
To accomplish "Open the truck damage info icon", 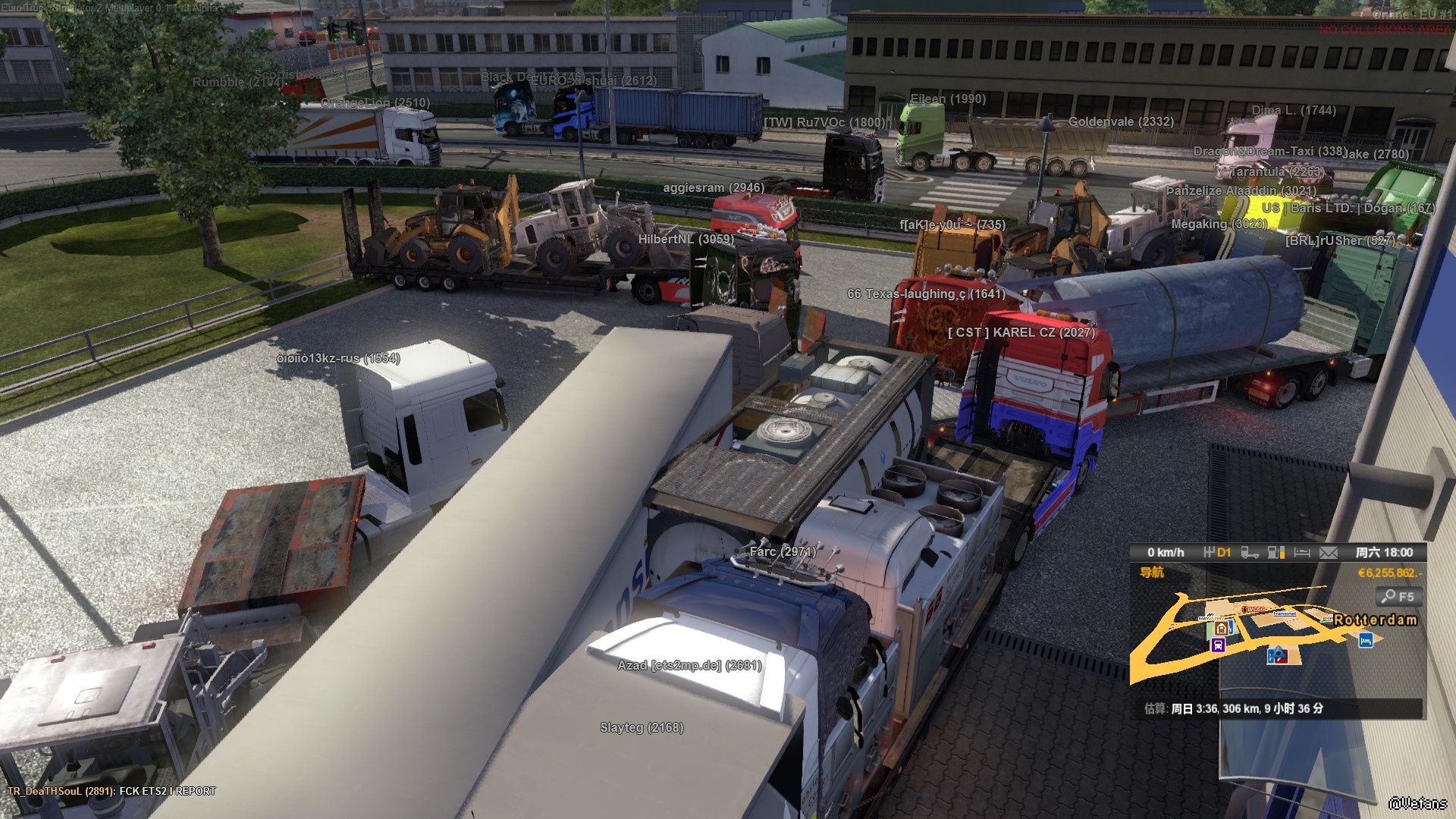I will point(1250,553).
